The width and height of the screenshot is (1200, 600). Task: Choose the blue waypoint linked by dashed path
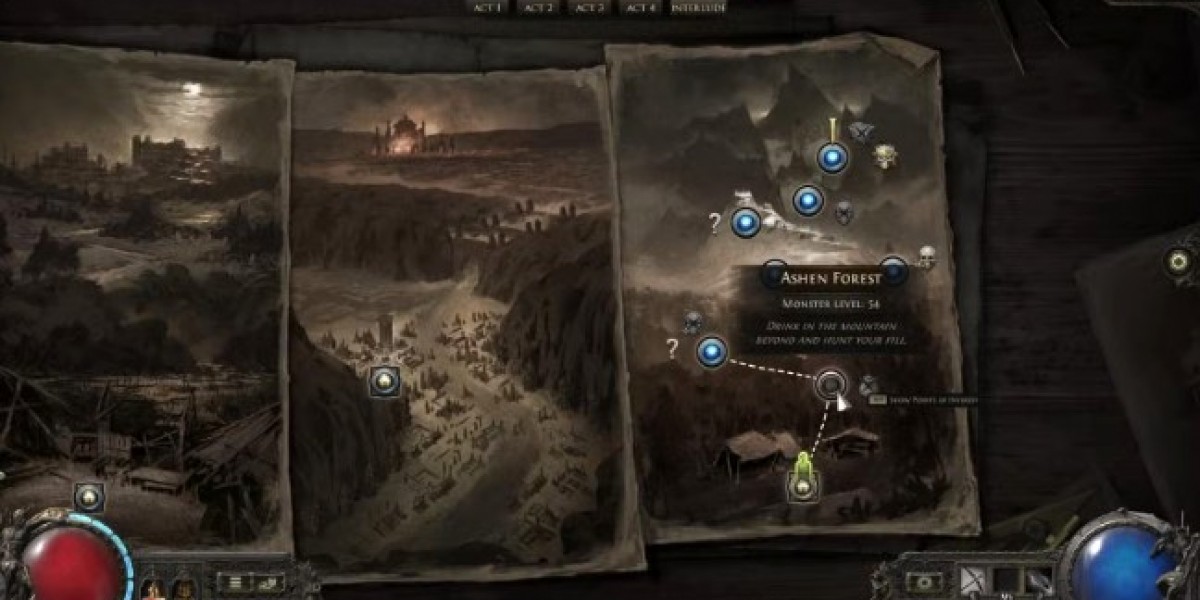pos(711,351)
